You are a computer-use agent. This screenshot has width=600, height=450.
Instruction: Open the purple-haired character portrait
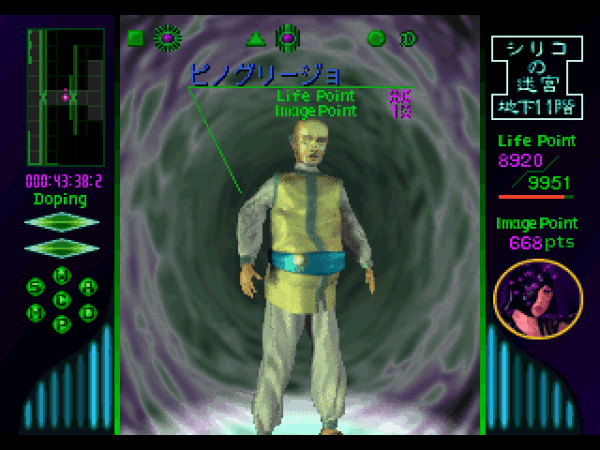[538, 299]
